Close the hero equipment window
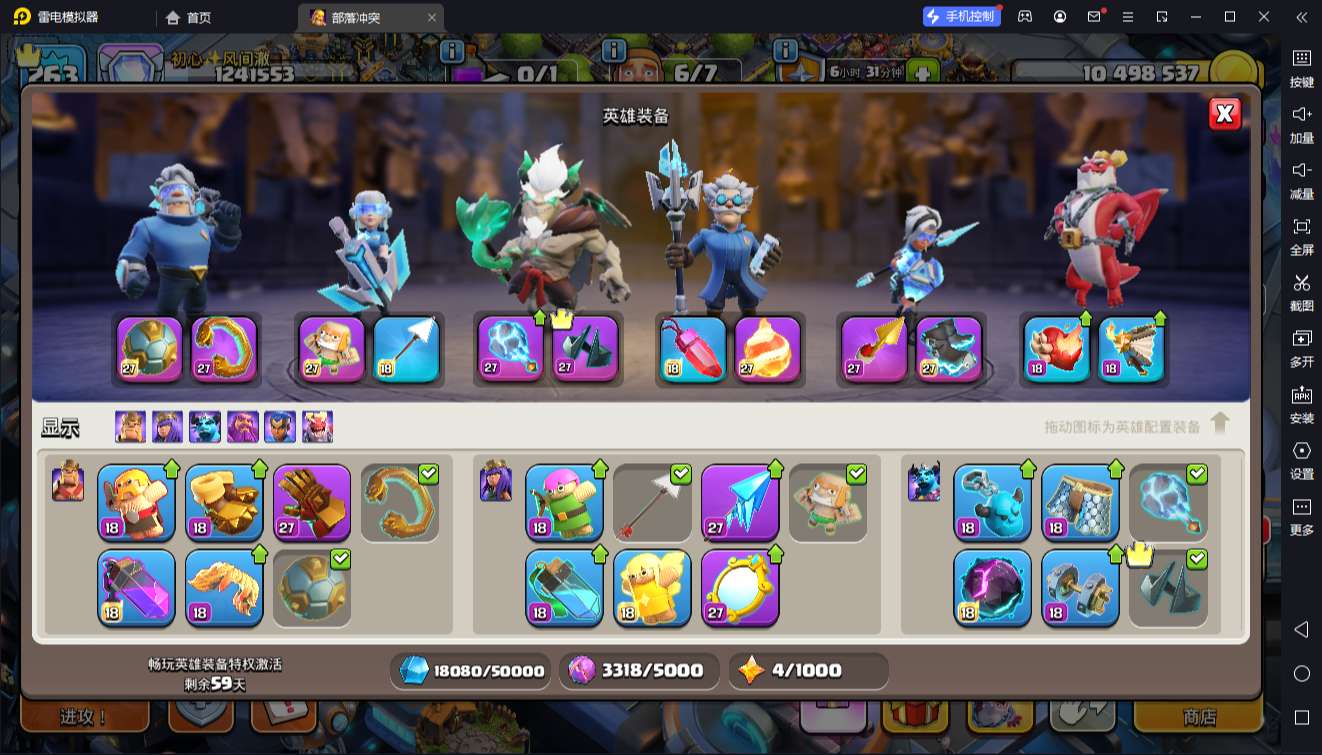 [1224, 114]
